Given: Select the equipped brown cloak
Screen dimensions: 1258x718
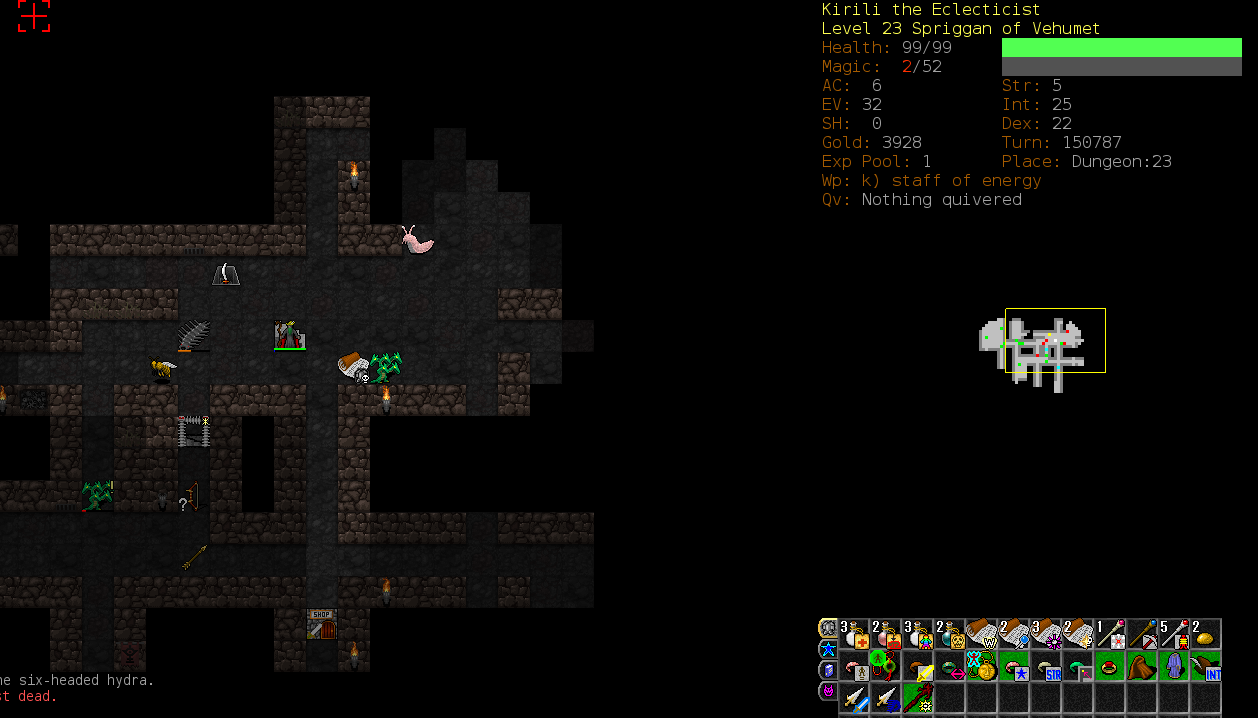Looking at the screenshot, I should [1142, 666].
